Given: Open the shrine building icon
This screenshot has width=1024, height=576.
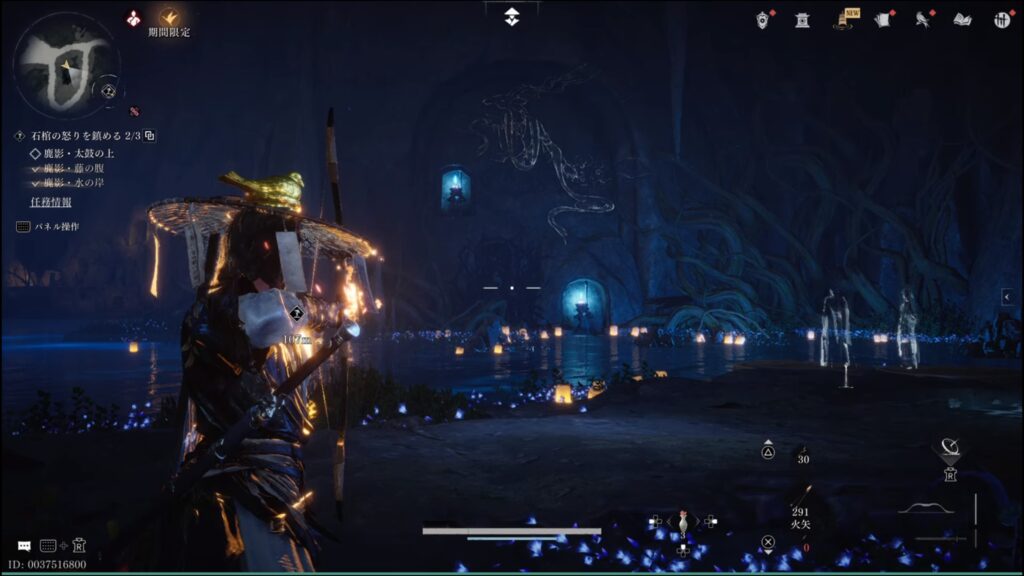Looking at the screenshot, I should tap(802, 19).
